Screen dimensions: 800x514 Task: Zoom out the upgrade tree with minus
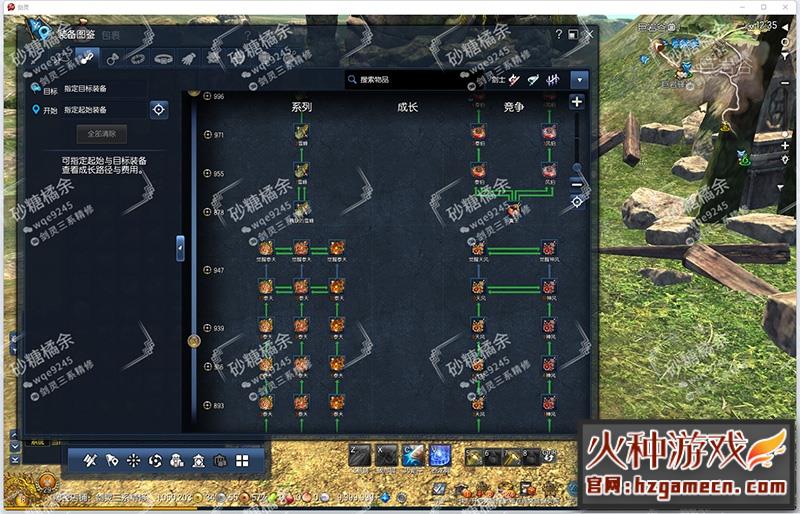577,183
